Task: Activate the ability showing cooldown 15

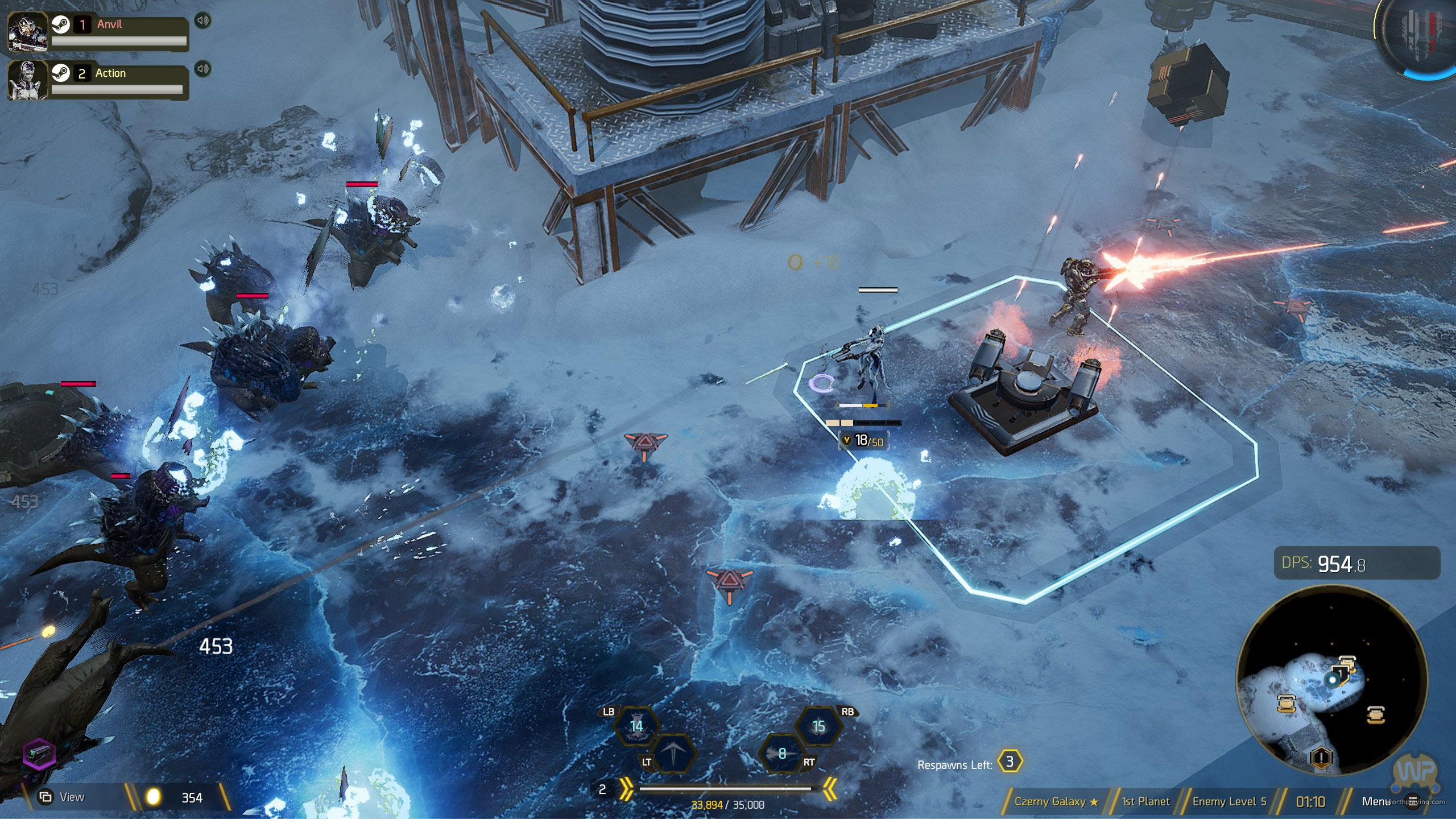Action: click(x=818, y=726)
